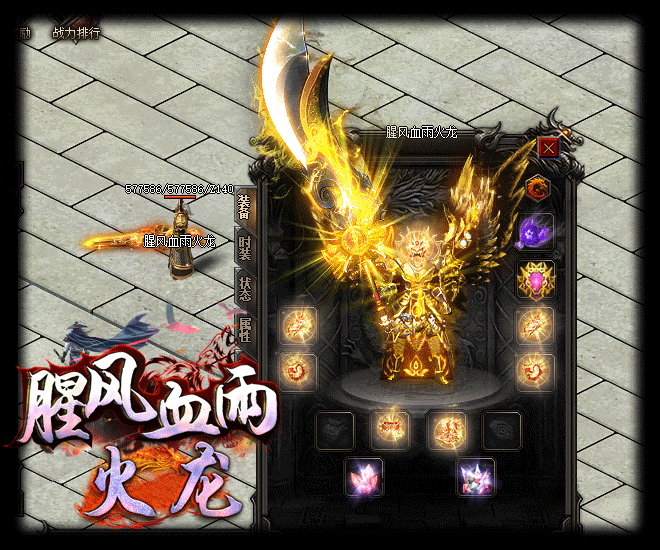Select the 属性 (Attributes) tab
Image resolution: width=660 pixels, height=550 pixels.
[244, 328]
